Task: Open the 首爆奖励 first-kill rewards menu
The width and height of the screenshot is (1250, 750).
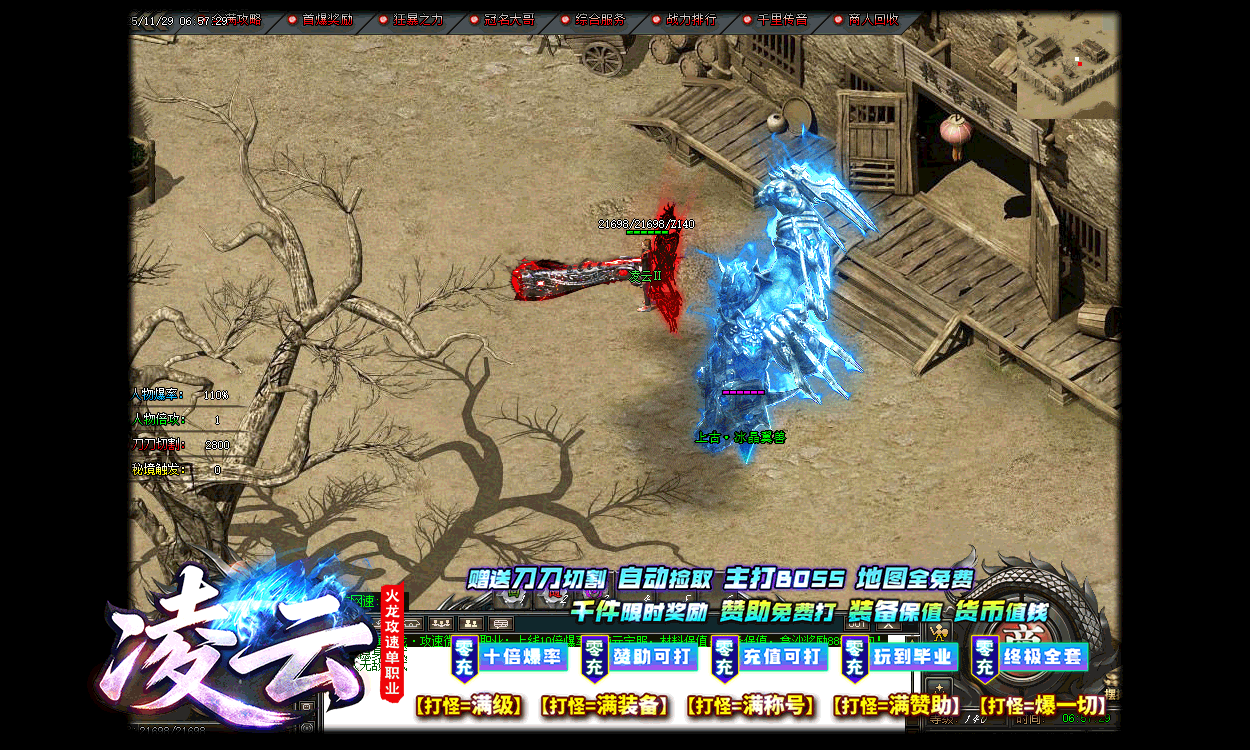Action: [326, 20]
